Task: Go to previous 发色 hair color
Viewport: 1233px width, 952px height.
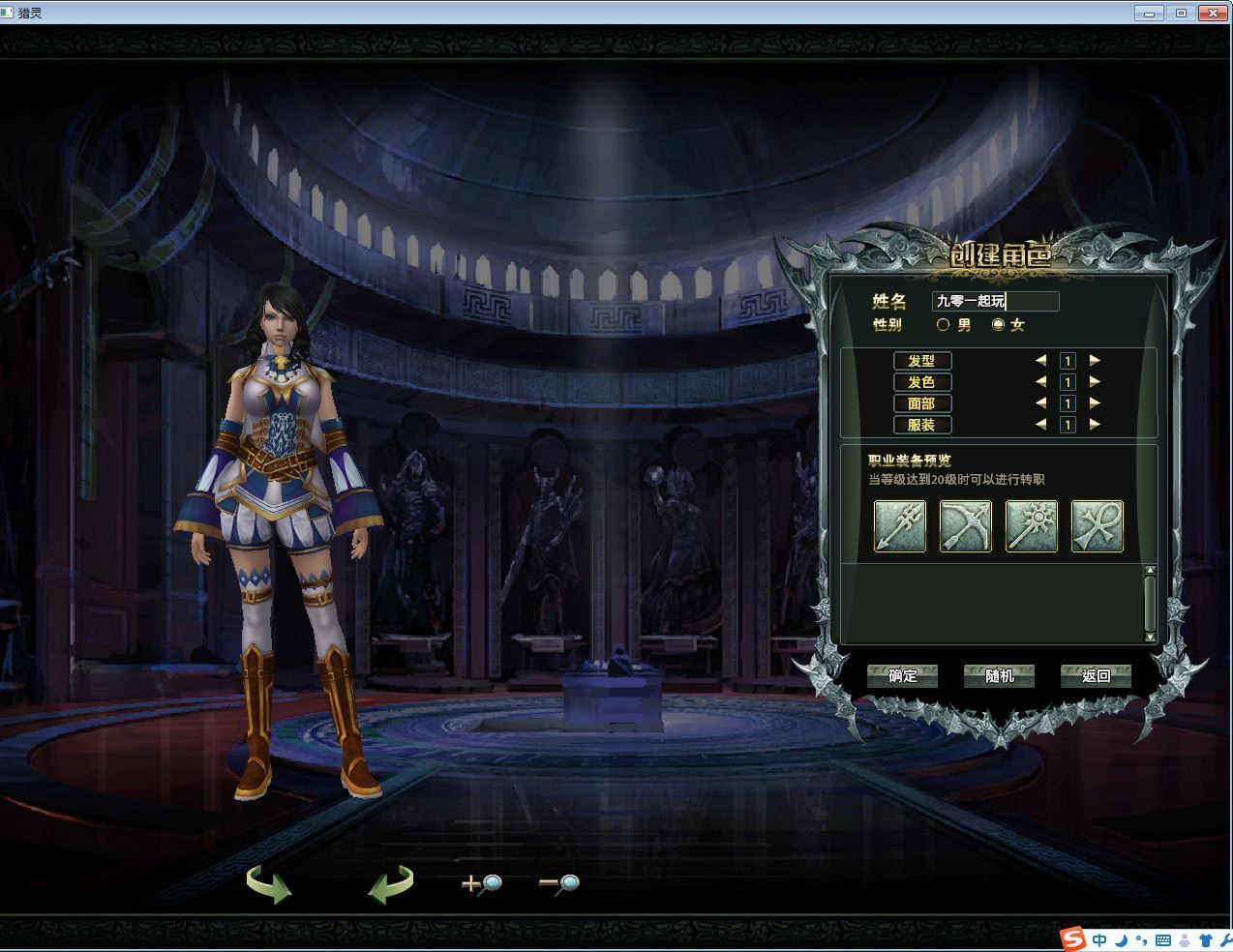Action: point(1040,382)
